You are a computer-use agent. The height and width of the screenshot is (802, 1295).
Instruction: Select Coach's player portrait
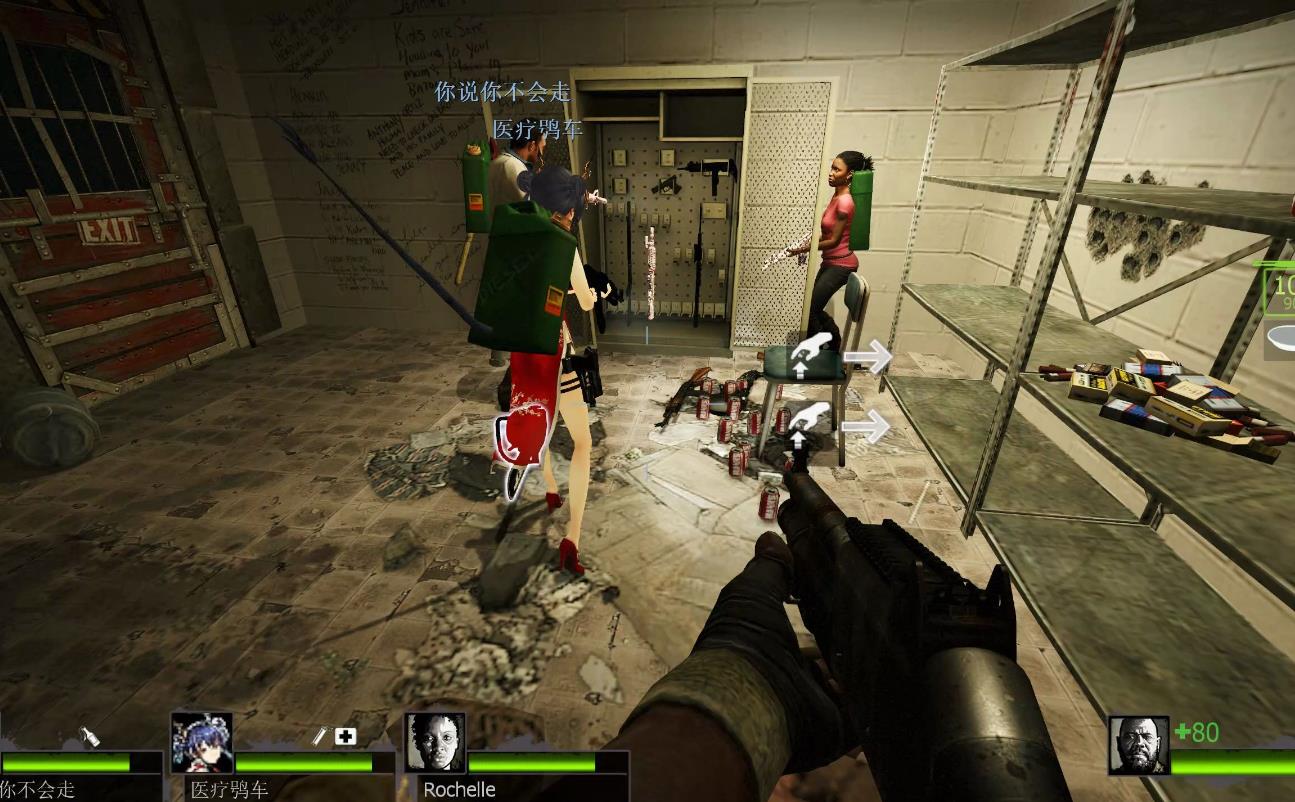1138,745
